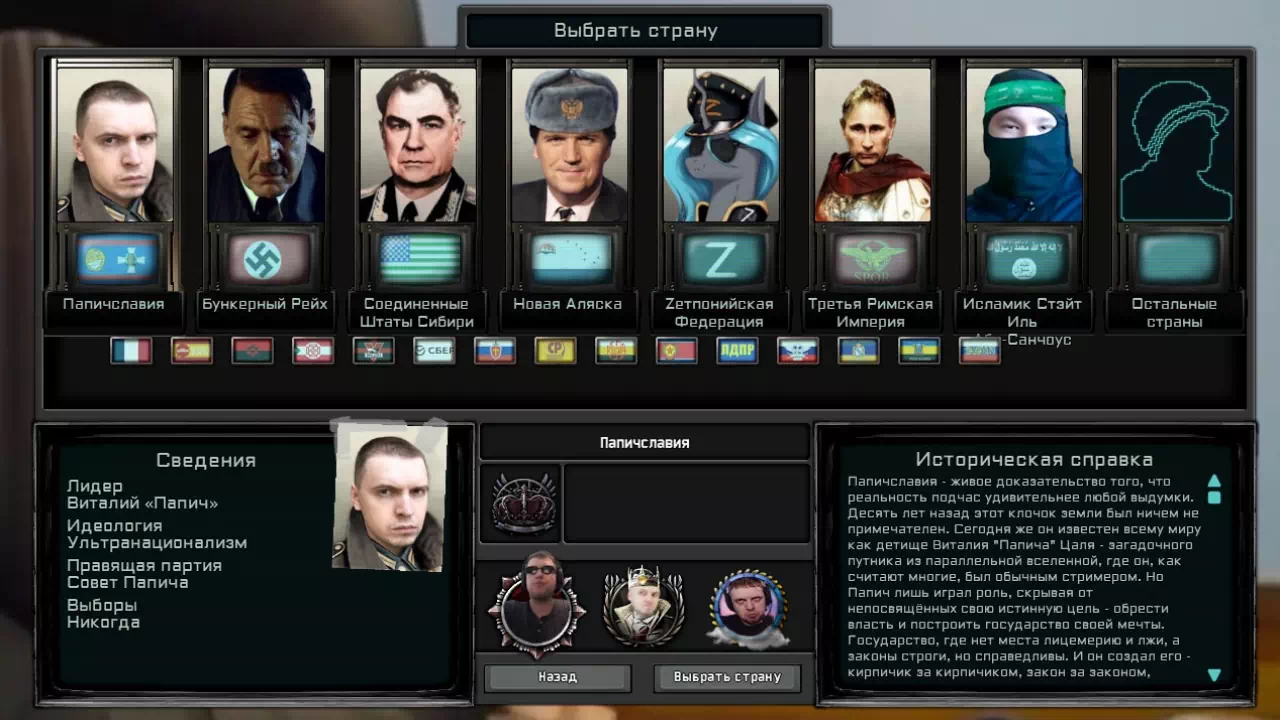
Task: Open the Остальные страны list
Action: coord(1175,144)
